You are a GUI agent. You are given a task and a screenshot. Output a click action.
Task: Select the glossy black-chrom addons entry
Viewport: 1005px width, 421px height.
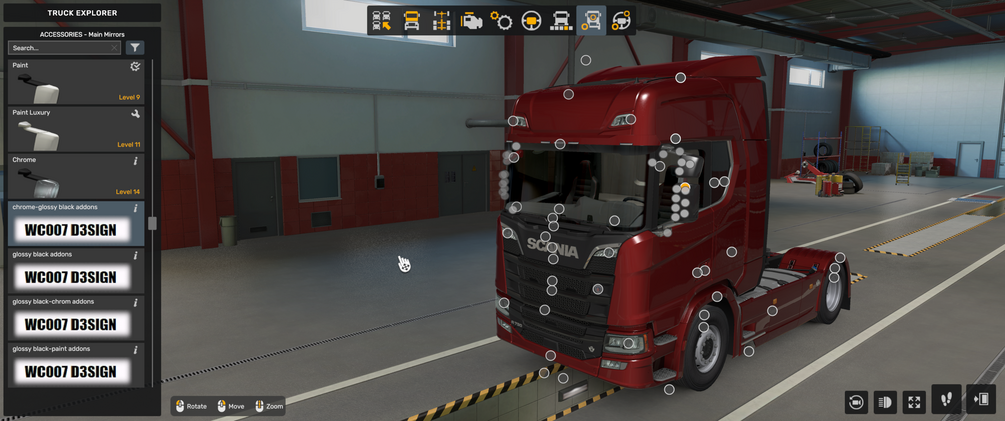coord(75,318)
